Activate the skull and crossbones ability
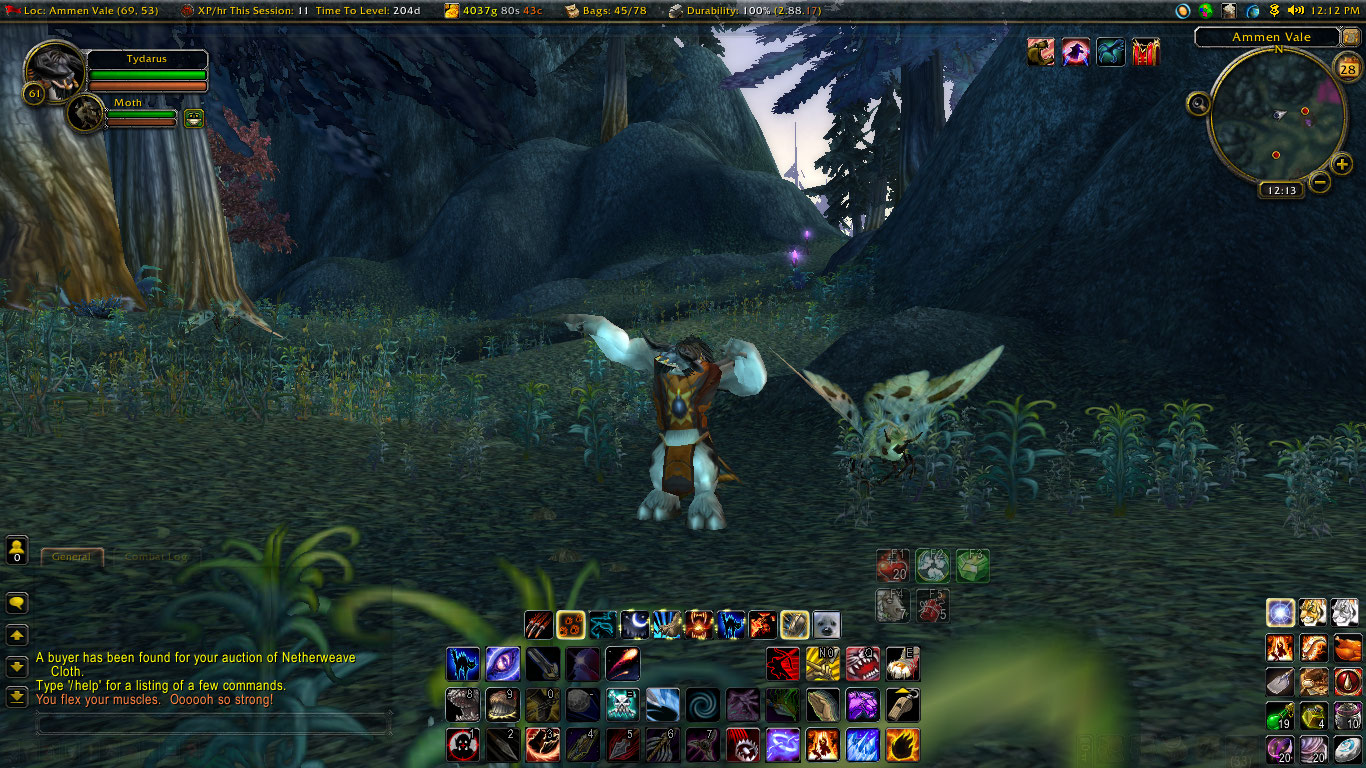 point(622,704)
